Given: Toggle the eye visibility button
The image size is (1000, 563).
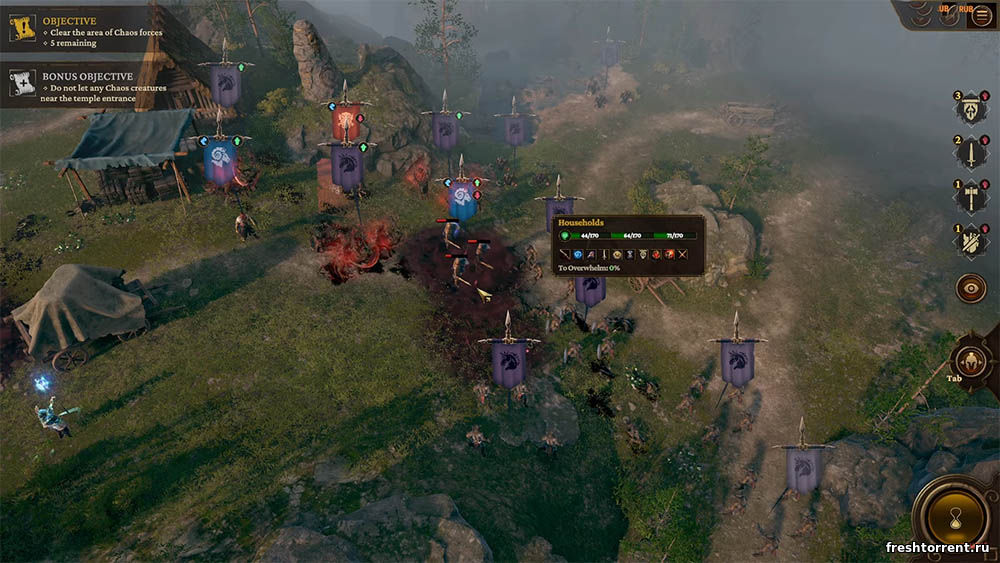Looking at the screenshot, I should (970, 288).
